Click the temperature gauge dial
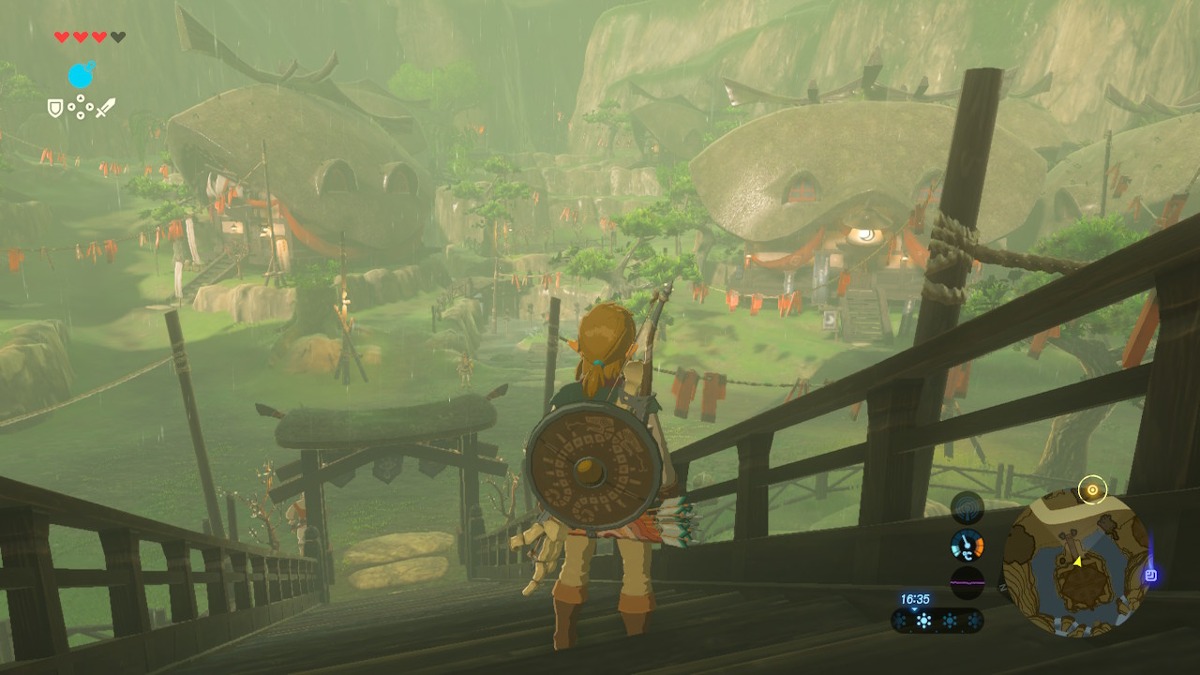 point(967,545)
